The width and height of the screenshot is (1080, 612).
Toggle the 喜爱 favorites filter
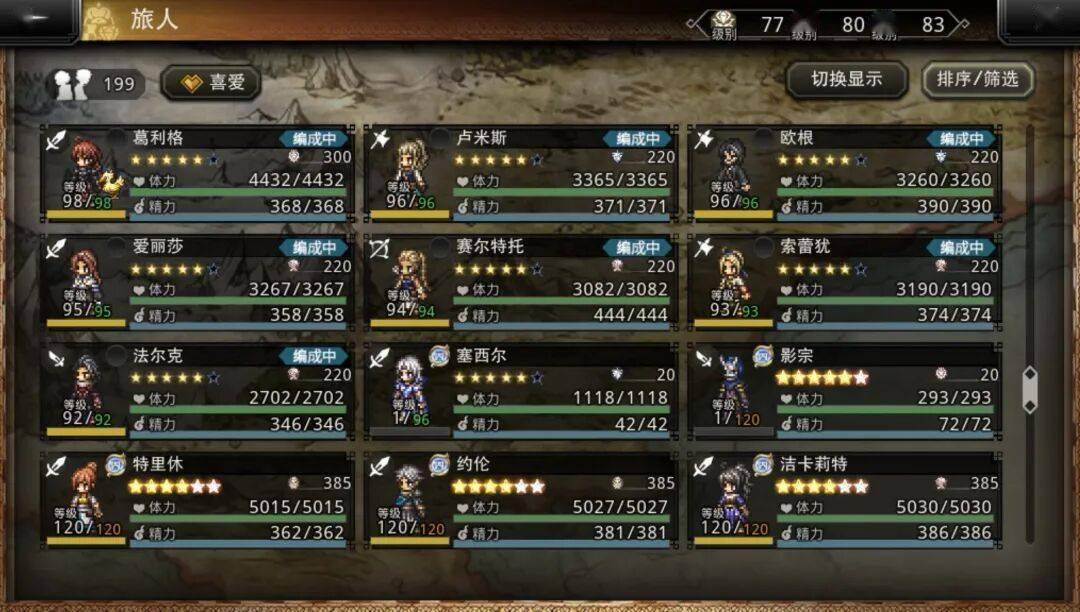211,83
